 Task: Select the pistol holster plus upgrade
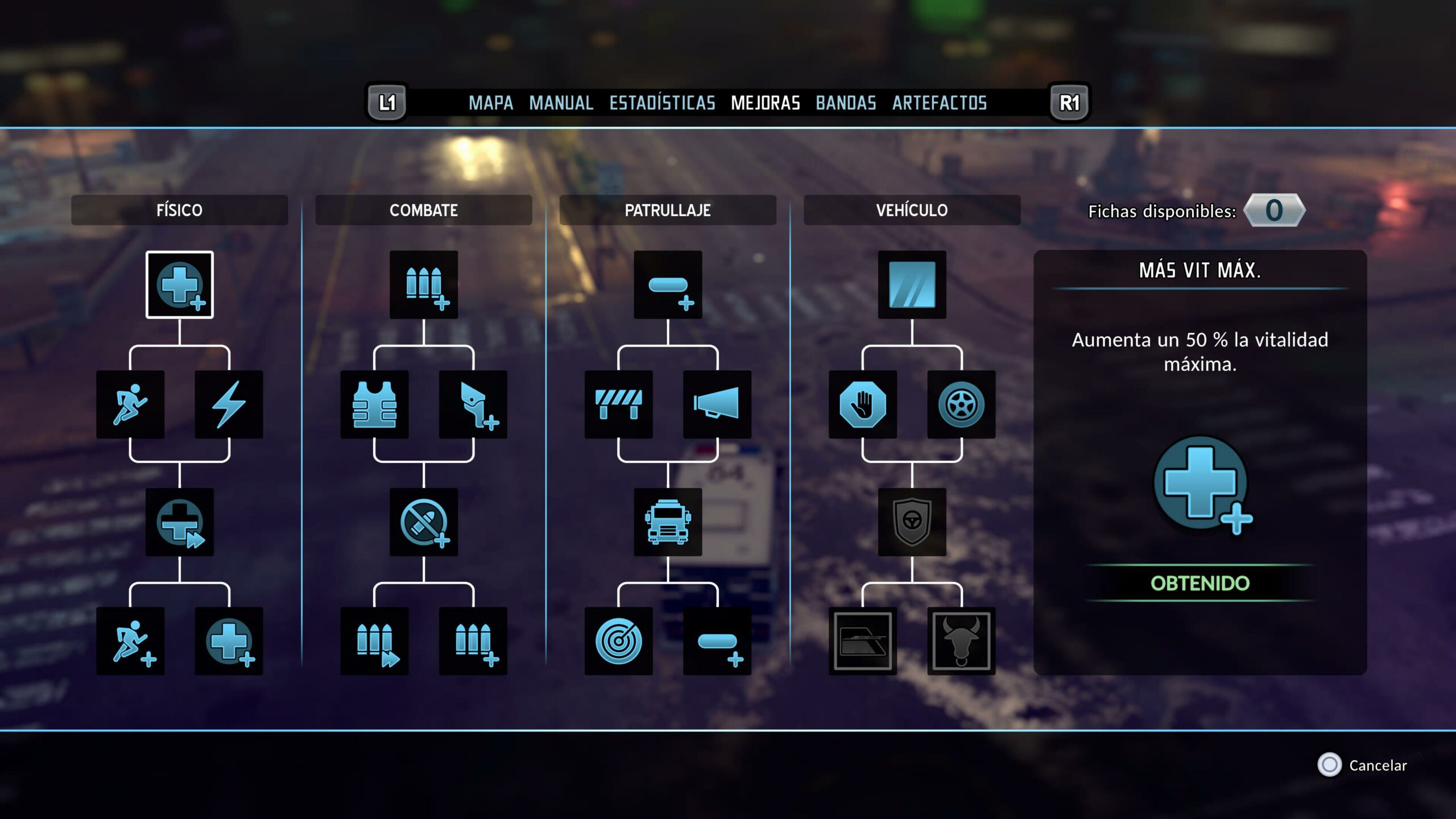click(473, 404)
